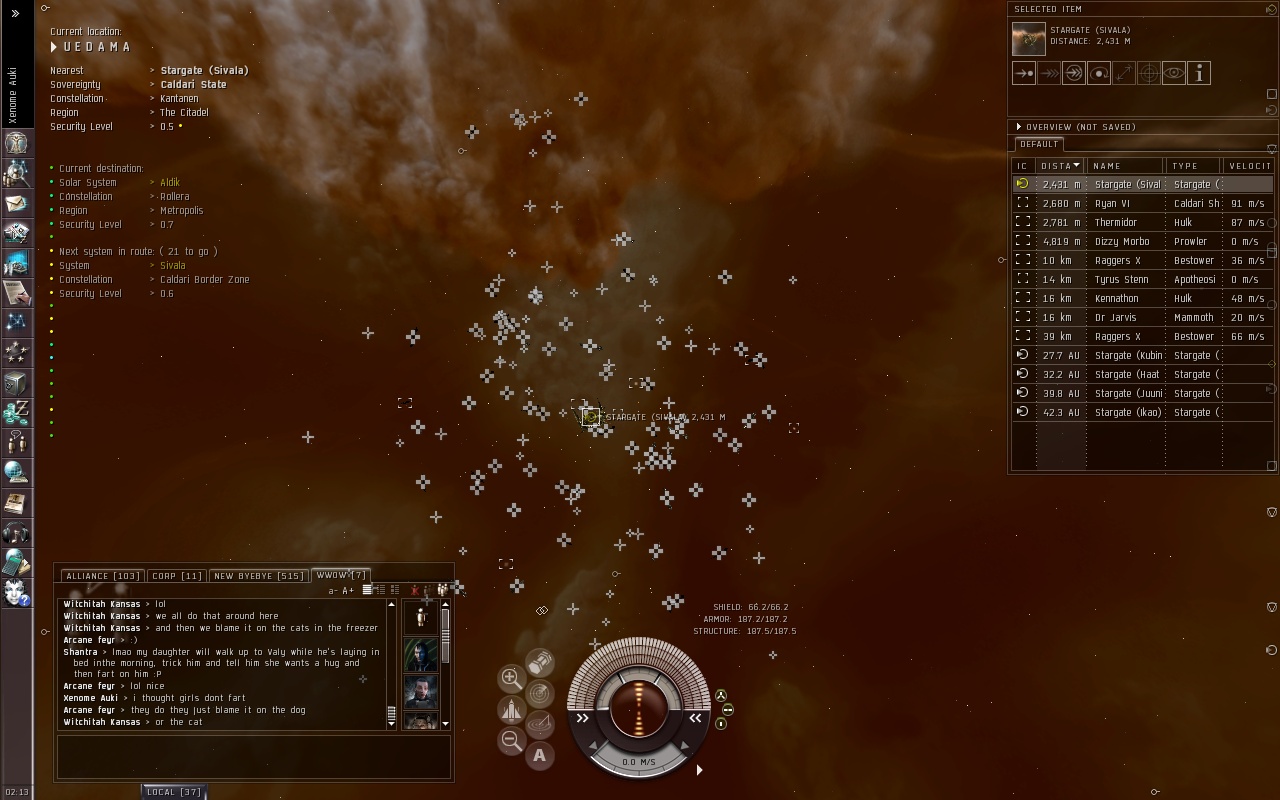Screen dimensions: 1280x800
Task: Toggle autopilot with the A button
Action: [540, 756]
